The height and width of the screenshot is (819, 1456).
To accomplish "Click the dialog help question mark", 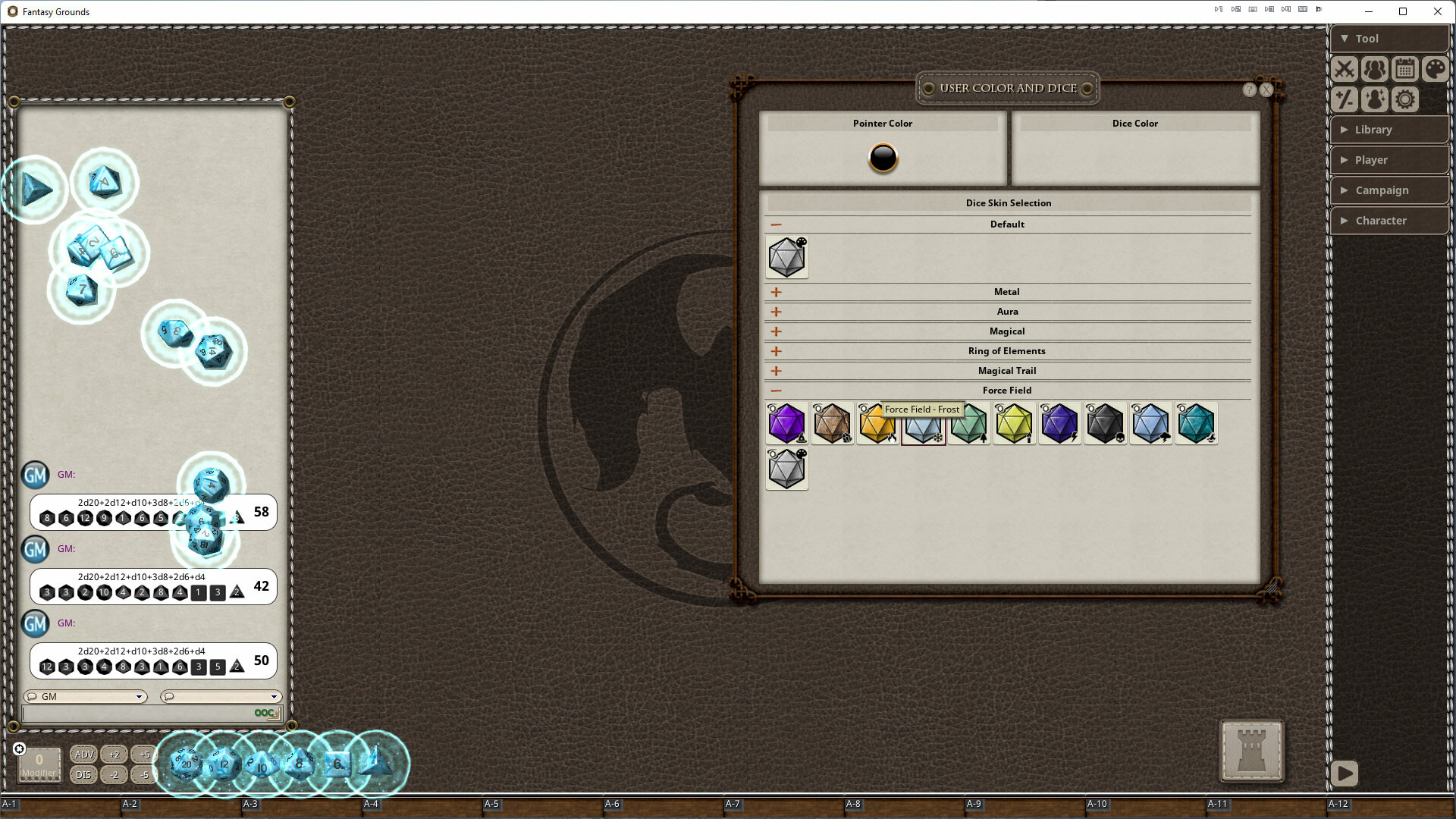I will (x=1249, y=89).
